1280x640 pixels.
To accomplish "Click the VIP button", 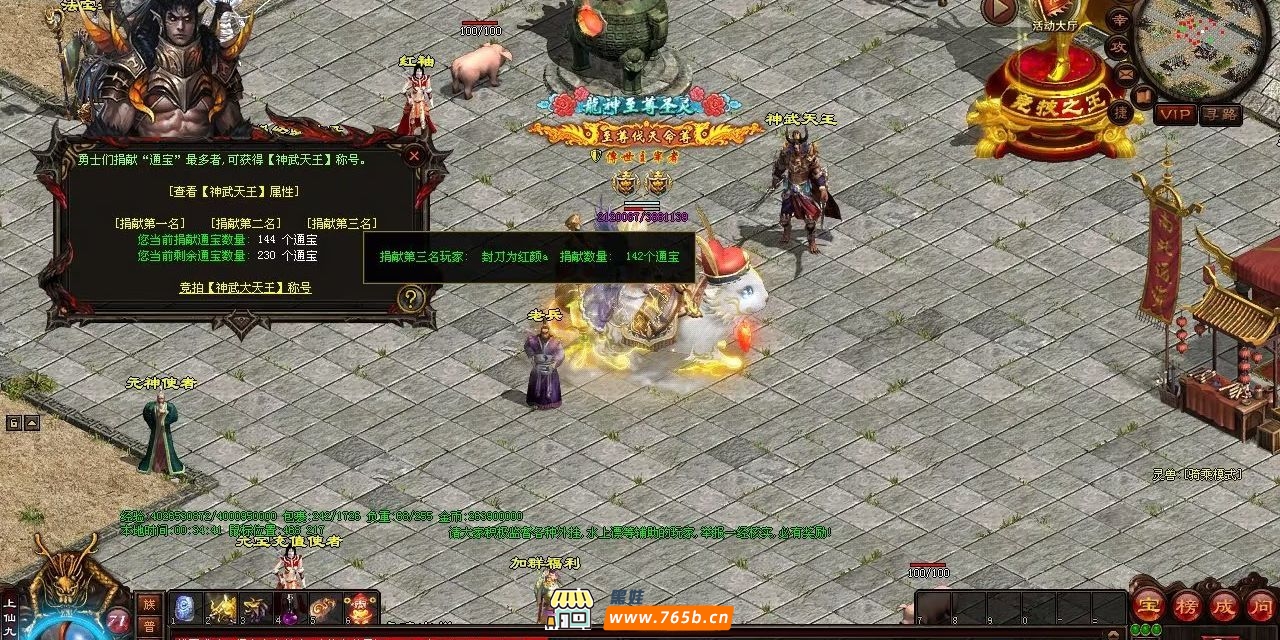I will [1174, 115].
